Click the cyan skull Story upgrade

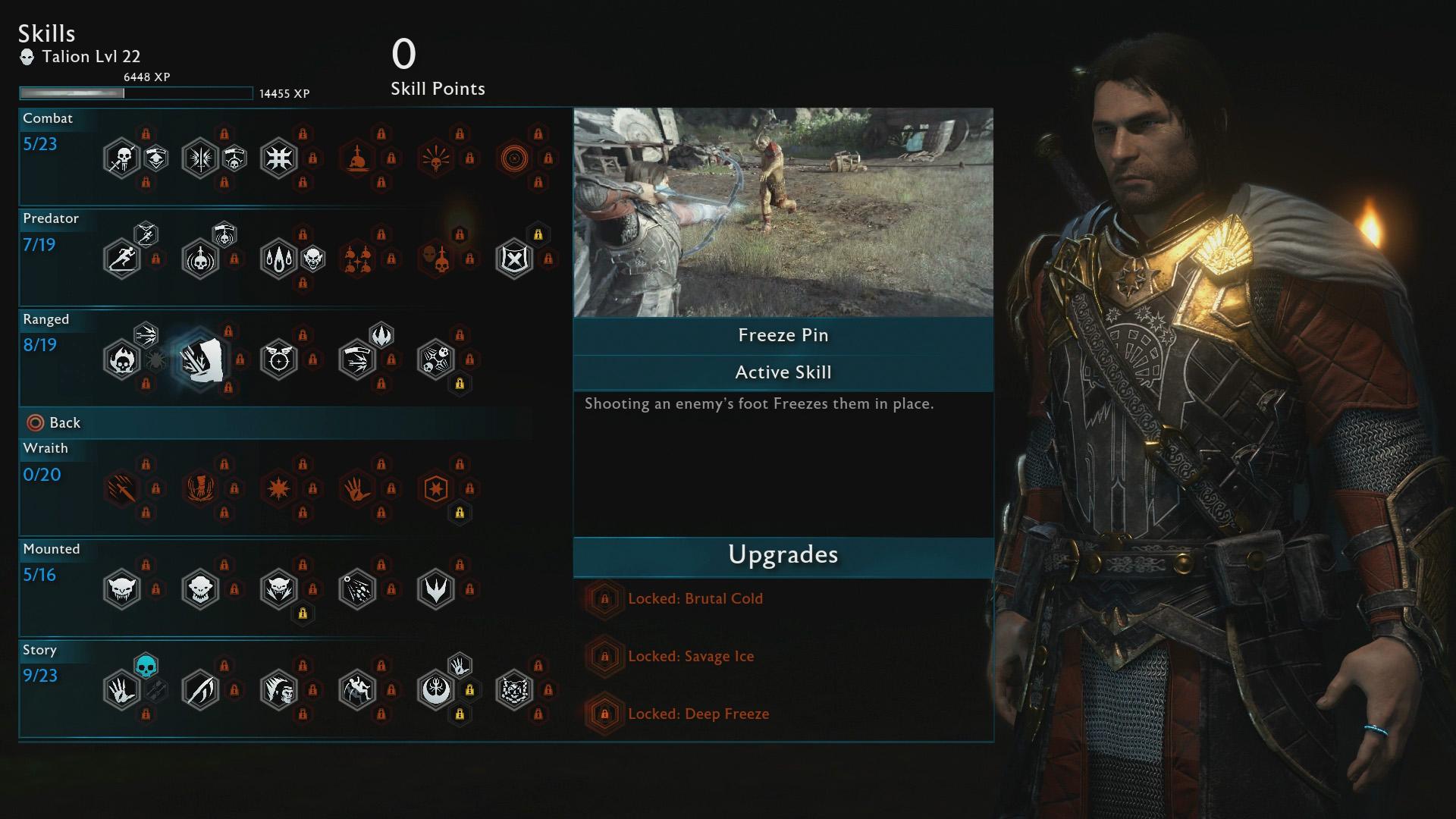click(x=146, y=666)
